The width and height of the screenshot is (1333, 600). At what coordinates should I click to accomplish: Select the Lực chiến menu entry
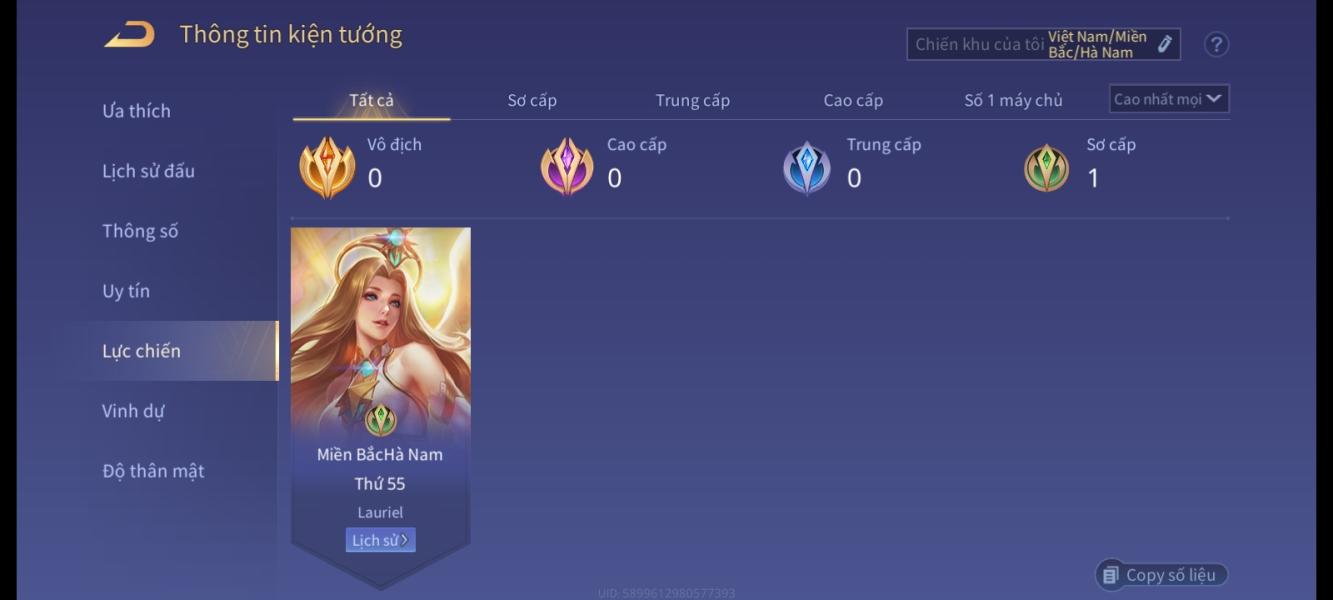(x=142, y=351)
